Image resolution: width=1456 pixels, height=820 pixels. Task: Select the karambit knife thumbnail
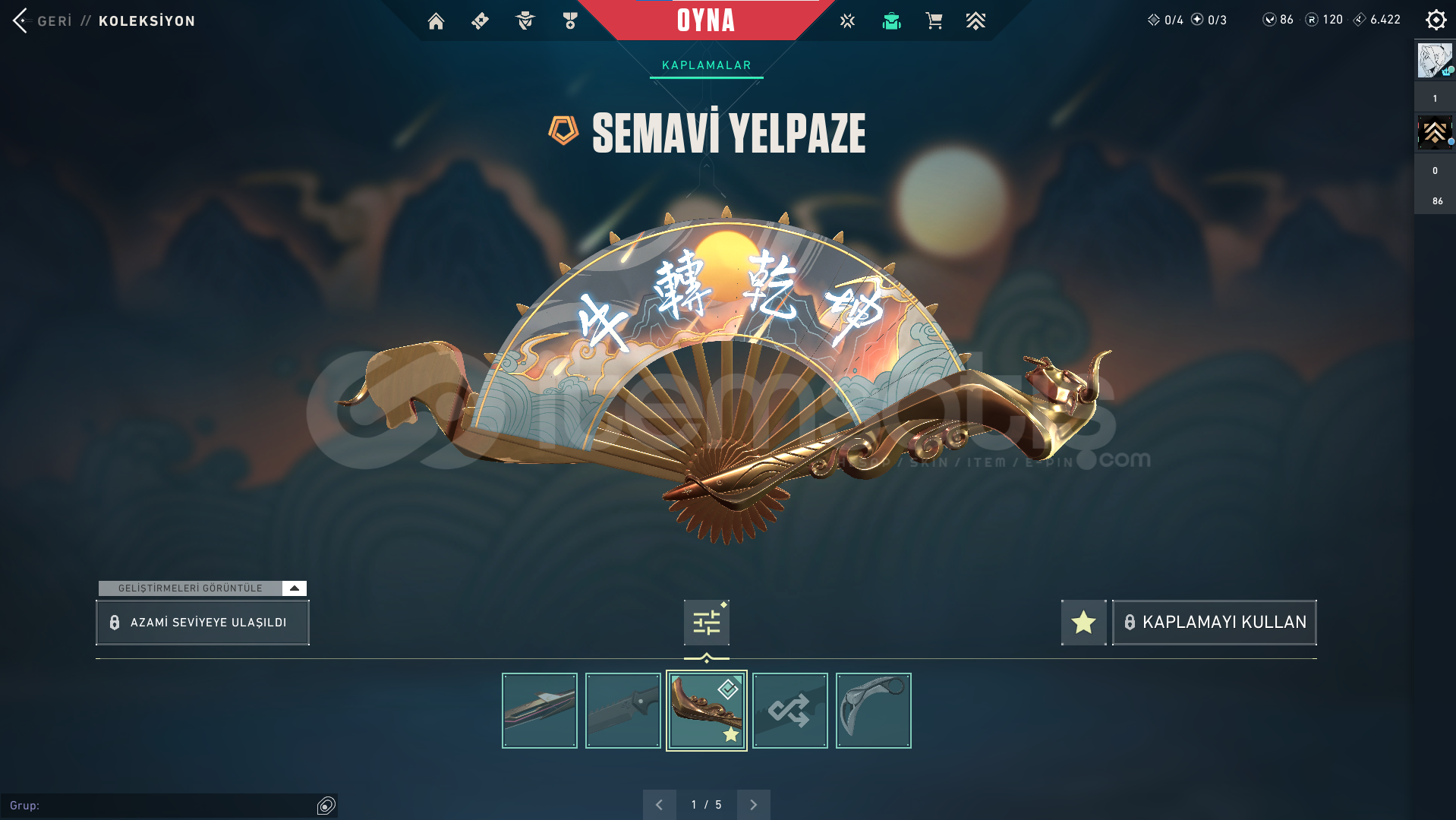pyautogui.click(x=873, y=711)
